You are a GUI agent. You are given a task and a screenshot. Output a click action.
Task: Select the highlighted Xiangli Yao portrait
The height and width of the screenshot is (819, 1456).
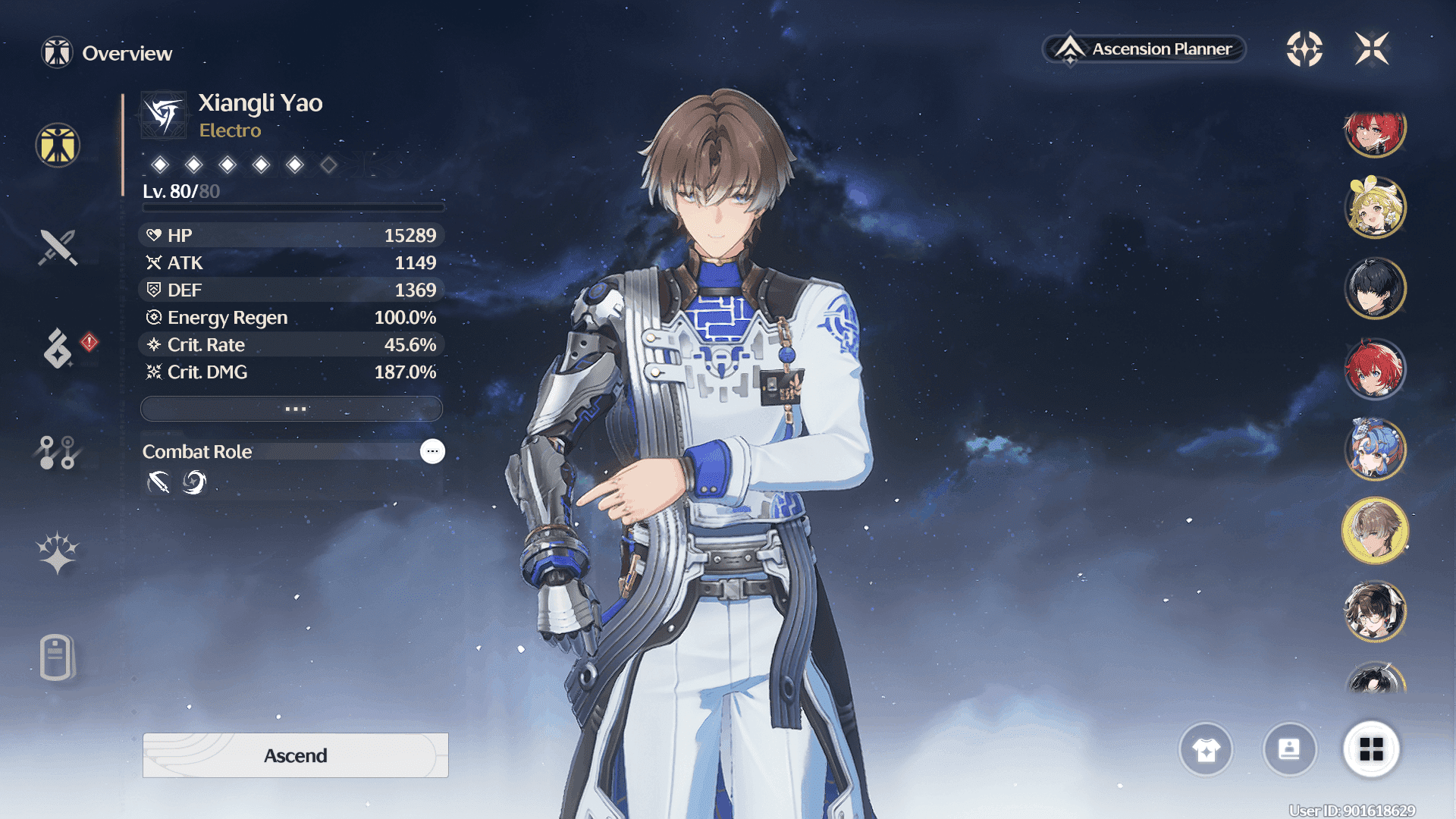(x=1374, y=531)
